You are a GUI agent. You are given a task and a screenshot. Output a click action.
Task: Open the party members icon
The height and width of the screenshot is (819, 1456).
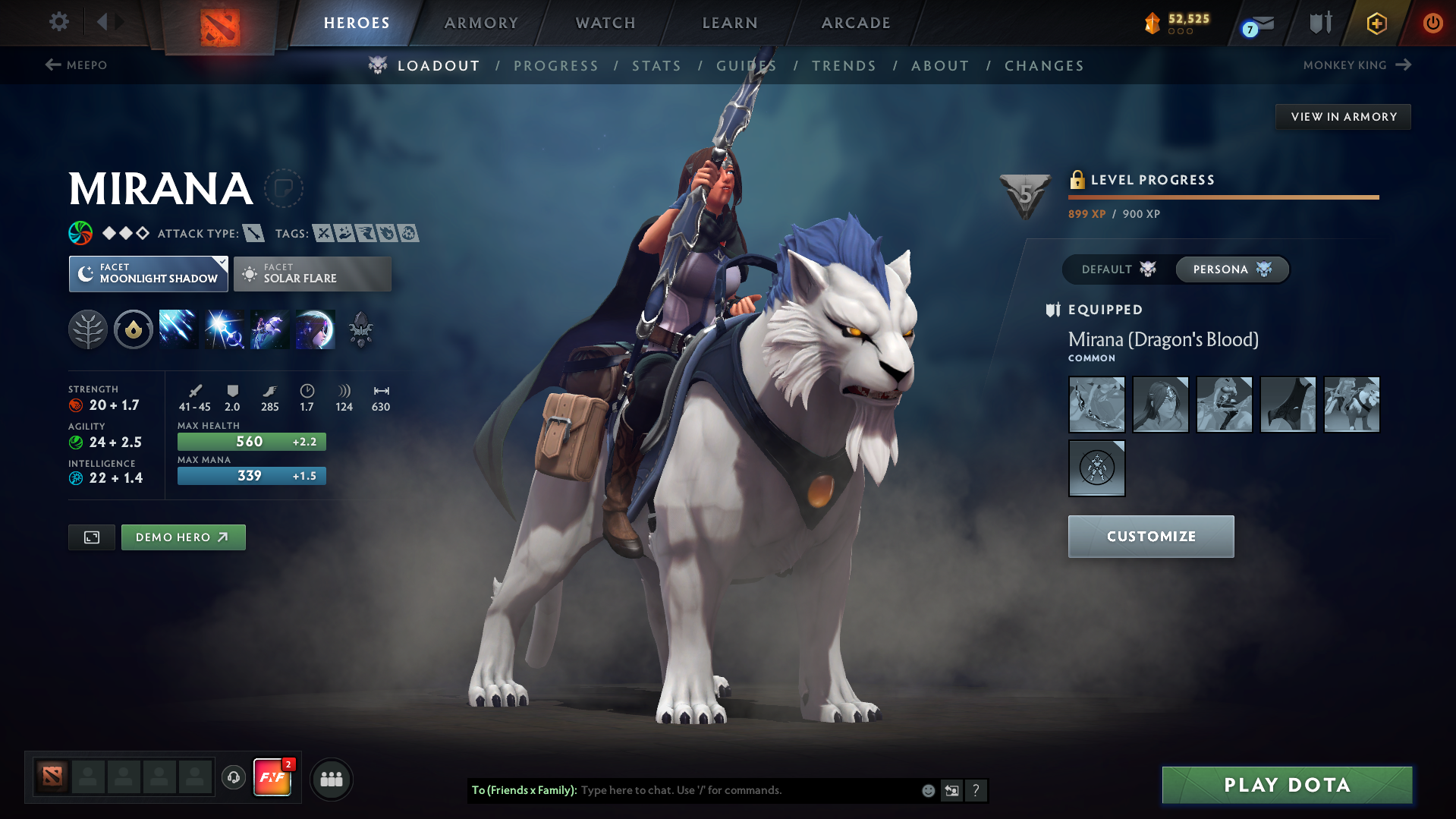click(332, 779)
